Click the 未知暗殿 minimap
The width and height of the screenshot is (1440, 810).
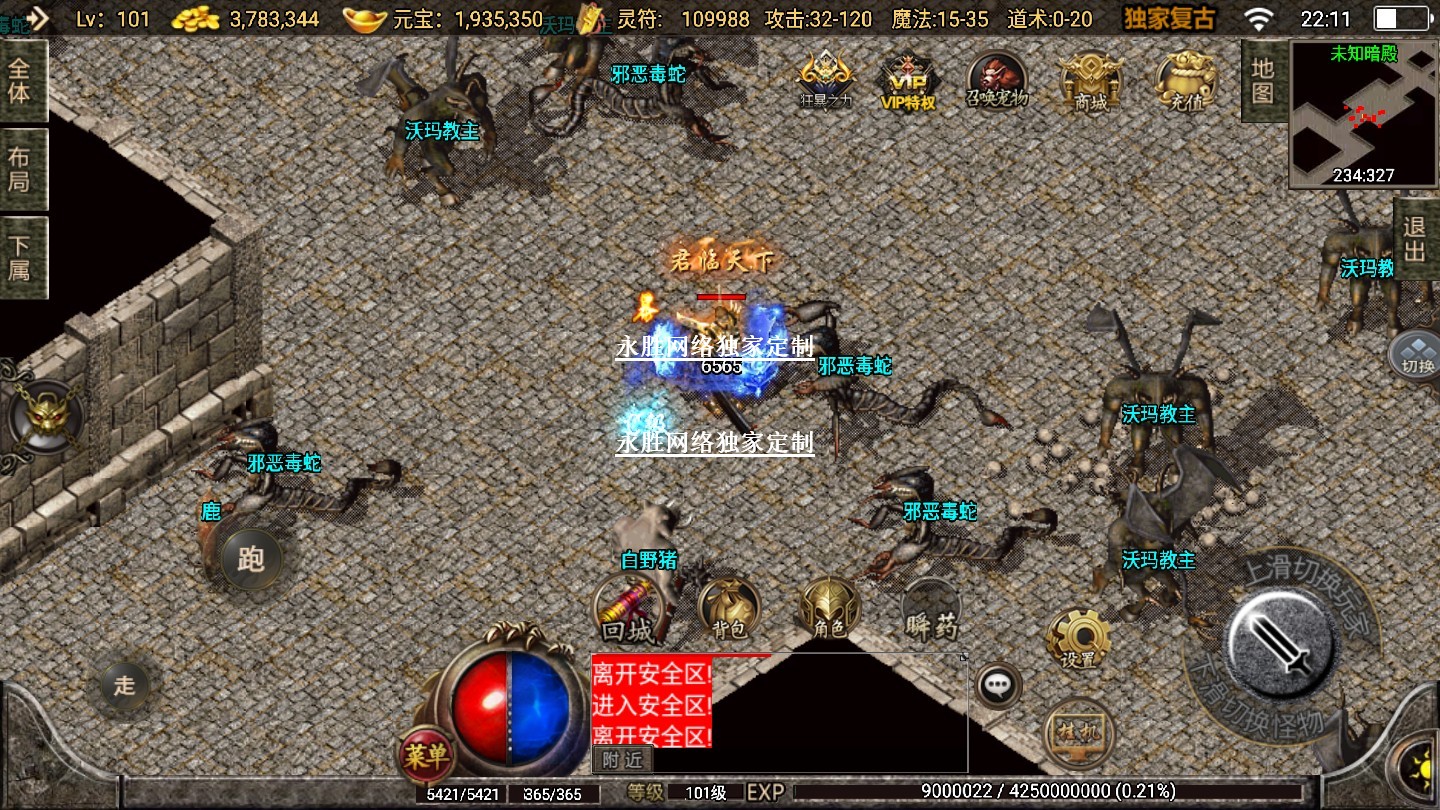click(x=1362, y=115)
